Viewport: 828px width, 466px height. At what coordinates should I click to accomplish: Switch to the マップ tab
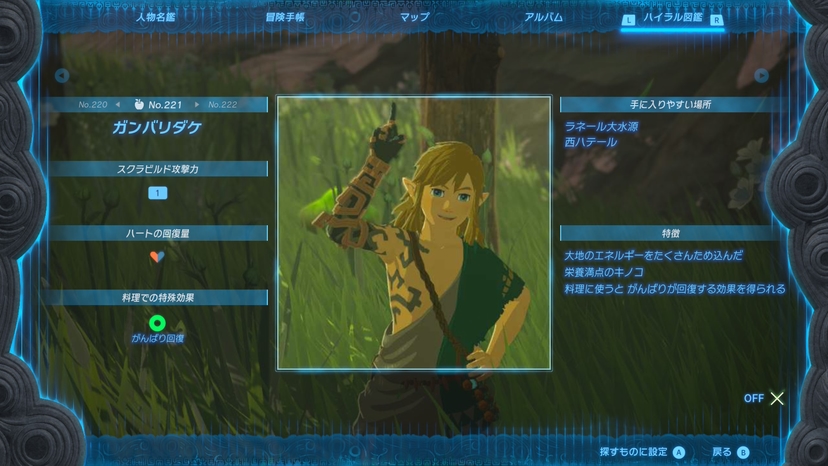coord(414,17)
